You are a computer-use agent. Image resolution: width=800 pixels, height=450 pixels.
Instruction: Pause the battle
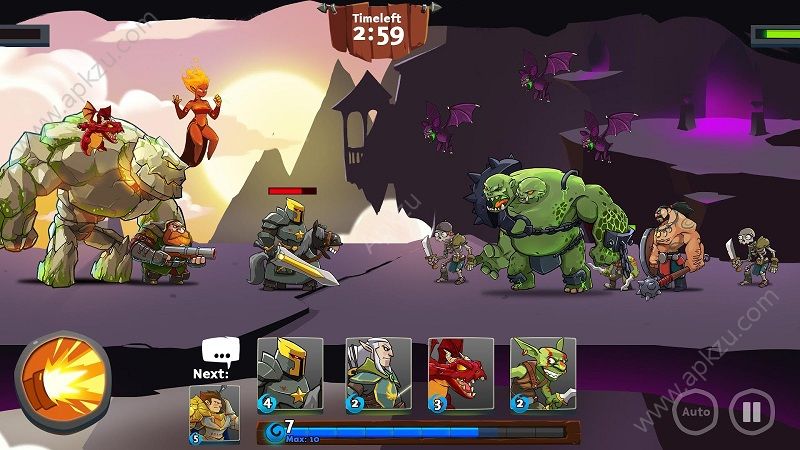(x=751, y=411)
